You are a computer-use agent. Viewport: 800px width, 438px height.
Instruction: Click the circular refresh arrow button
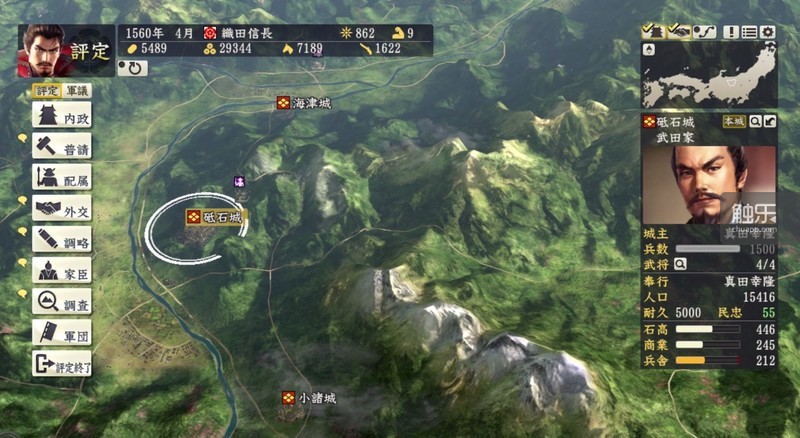(x=131, y=68)
